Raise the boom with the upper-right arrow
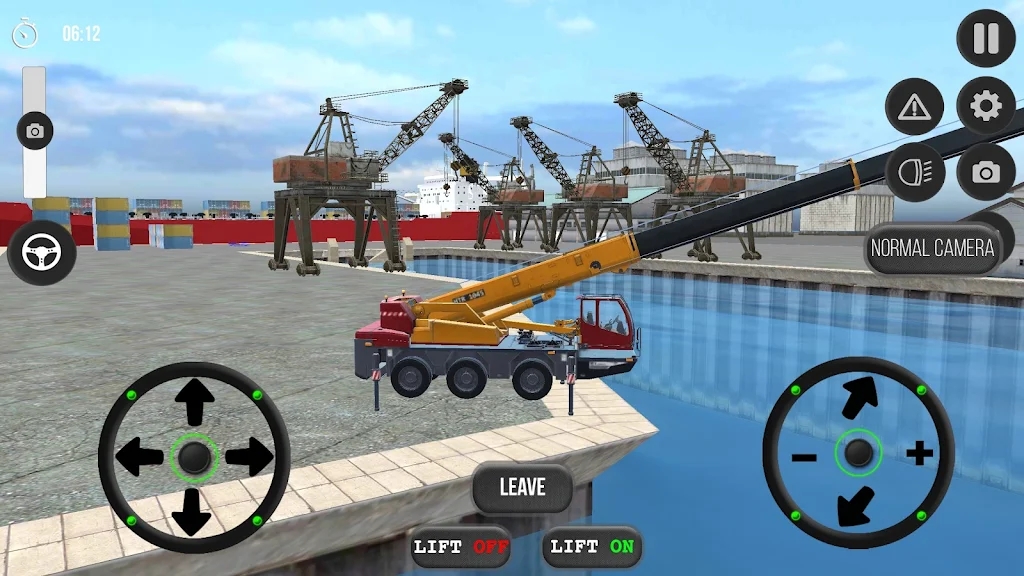 [859, 397]
